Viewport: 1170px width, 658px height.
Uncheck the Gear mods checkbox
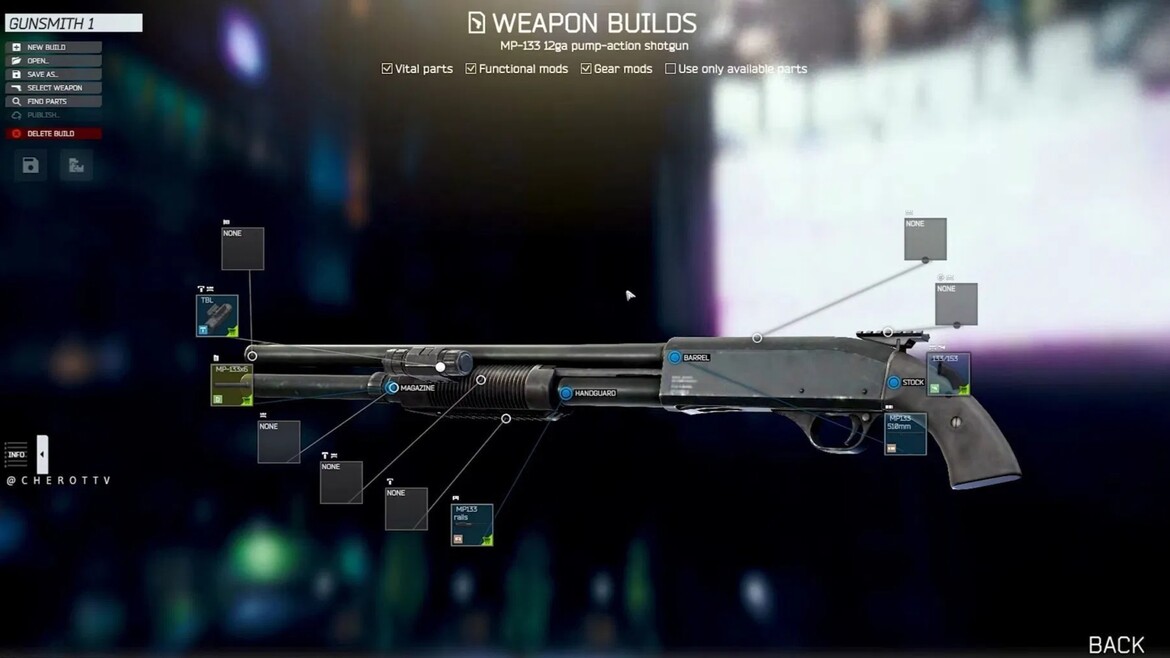coord(586,69)
